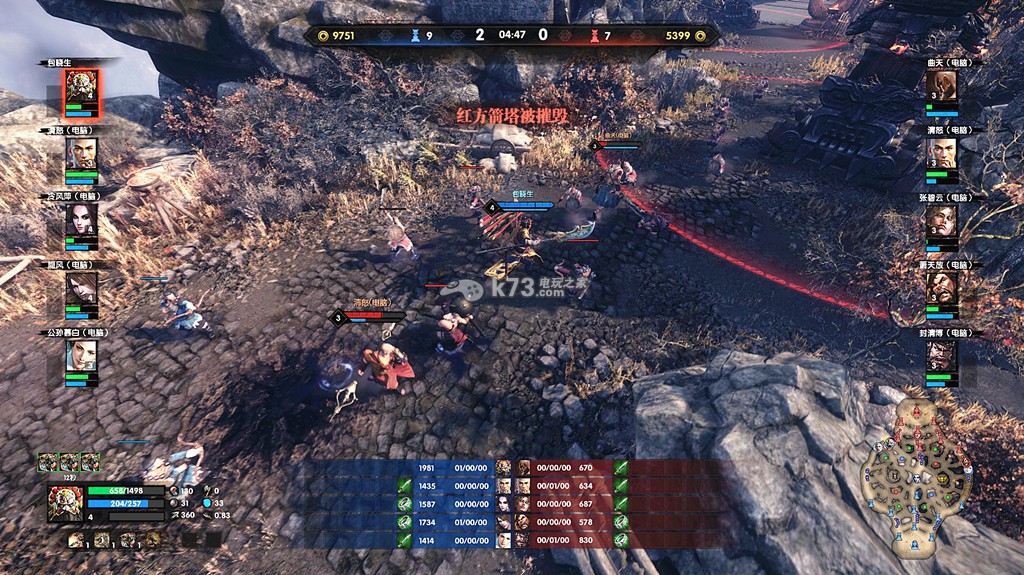This screenshot has height=575, width=1024.
Task: Click ally 飓风's portrait
Action: (81, 290)
